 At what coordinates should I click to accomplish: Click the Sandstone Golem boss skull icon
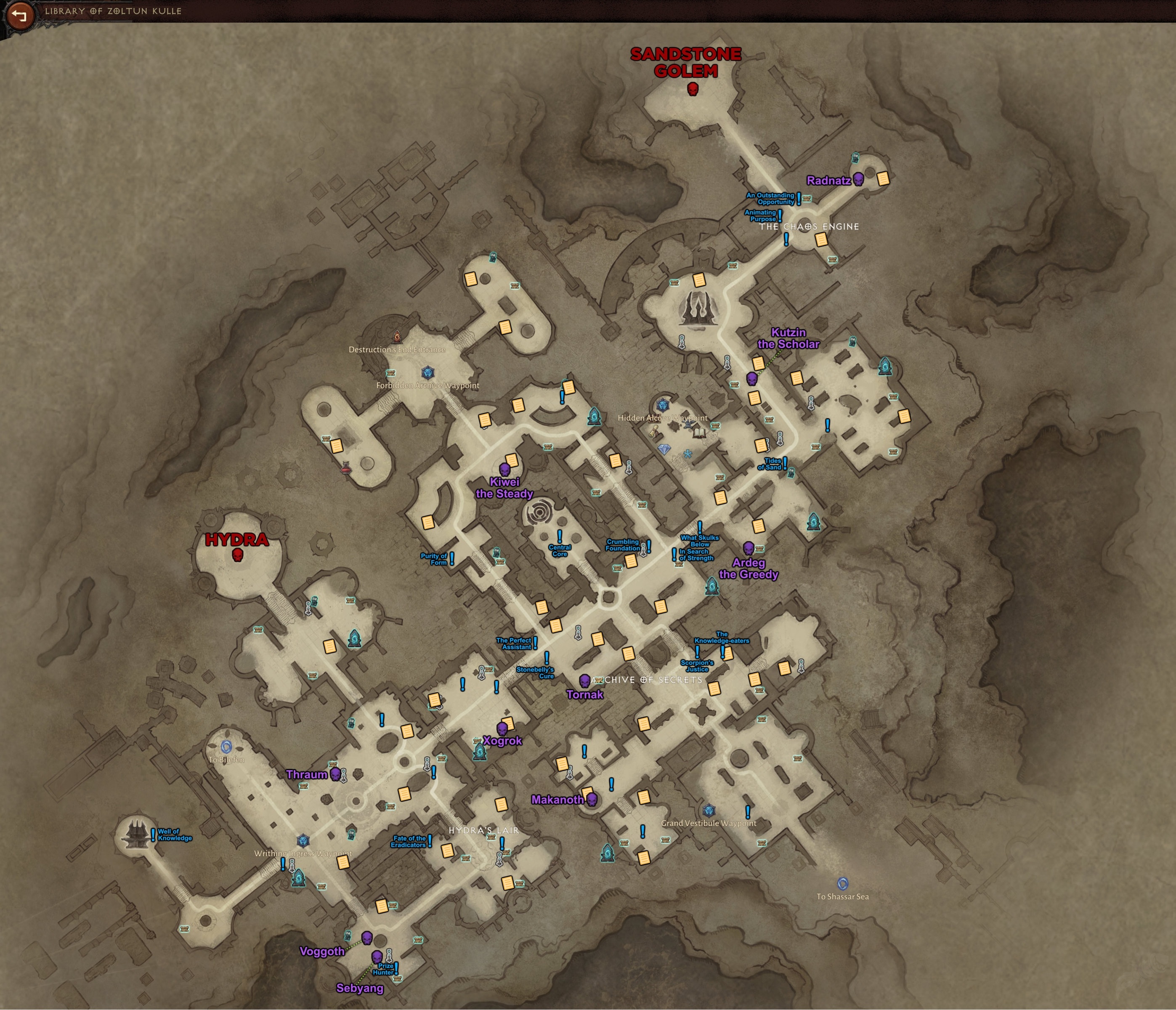(x=693, y=90)
